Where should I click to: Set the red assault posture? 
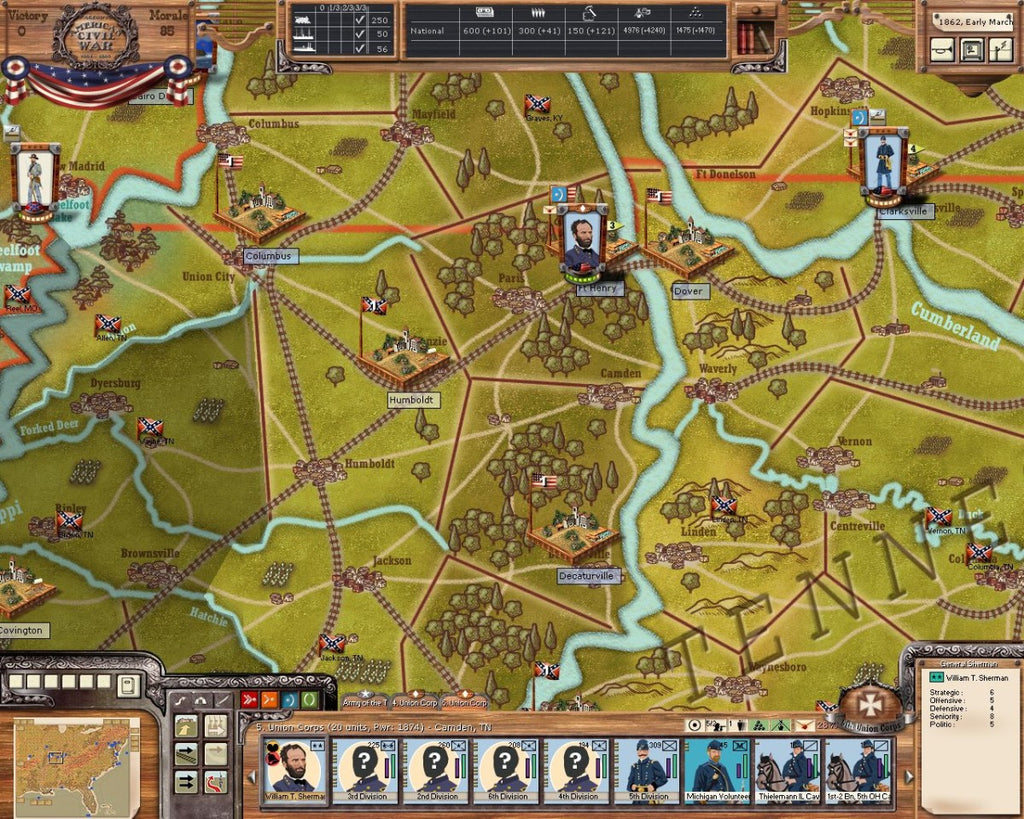pos(249,699)
